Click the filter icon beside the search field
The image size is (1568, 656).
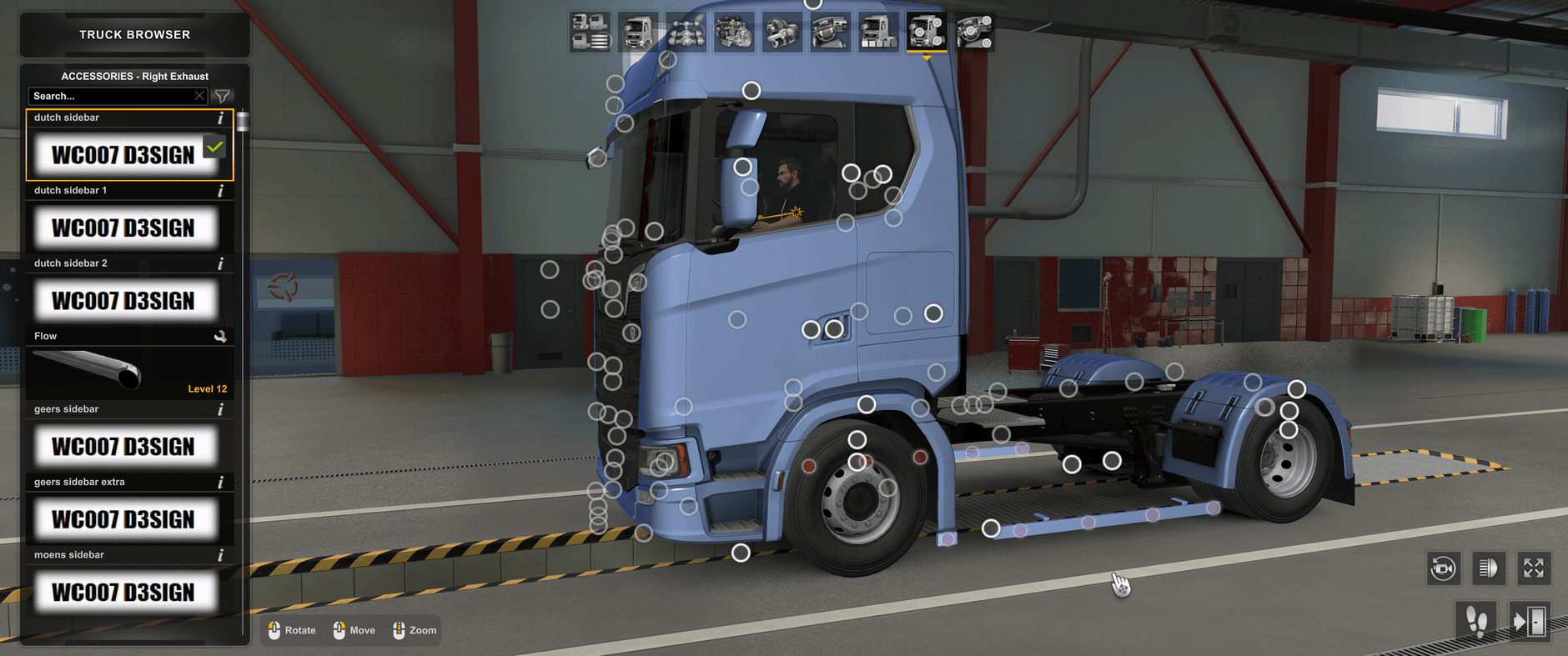tap(222, 96)
